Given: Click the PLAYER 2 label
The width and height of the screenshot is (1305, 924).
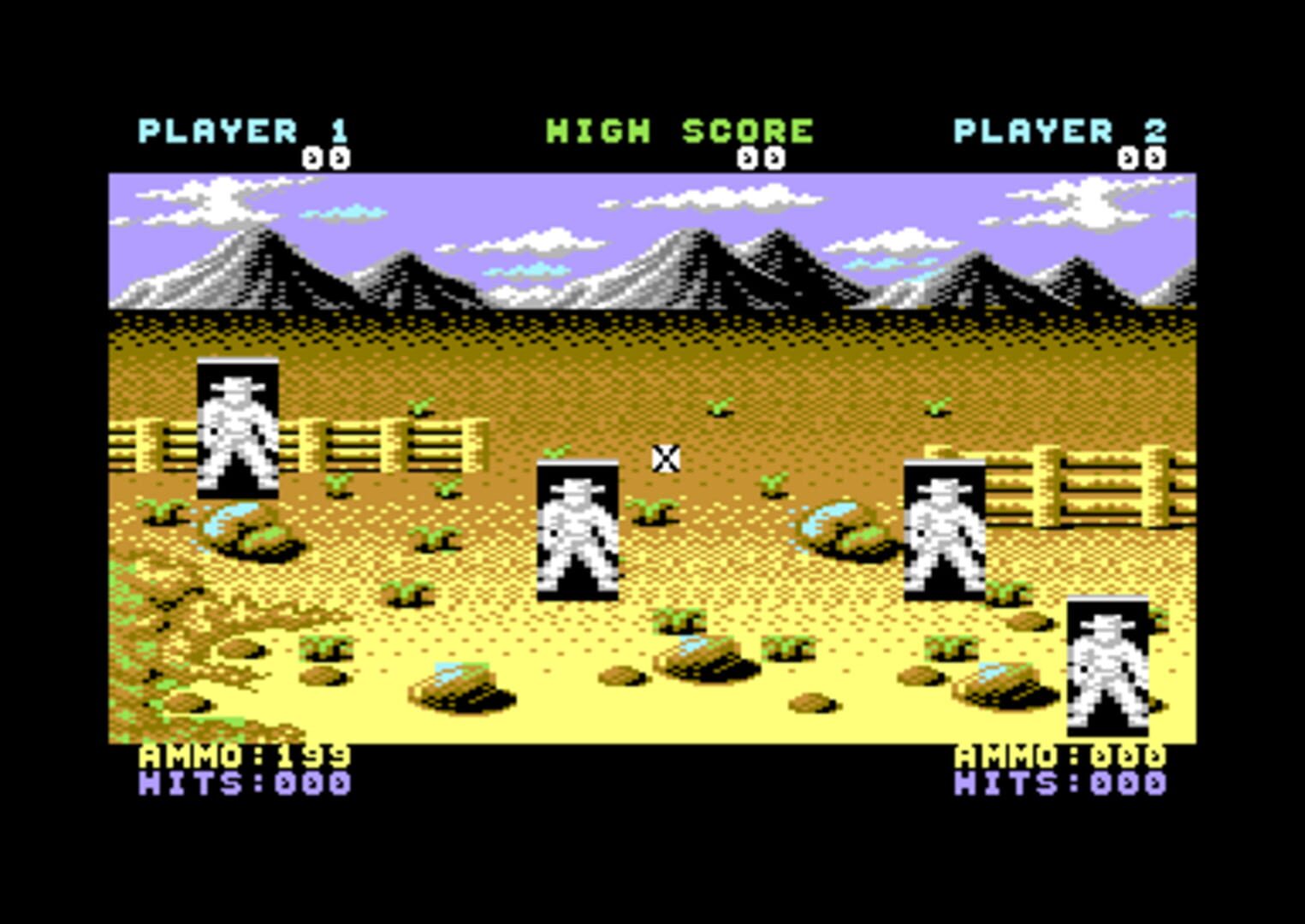Looking at the screenshot, I should [x=1061, y=130].
